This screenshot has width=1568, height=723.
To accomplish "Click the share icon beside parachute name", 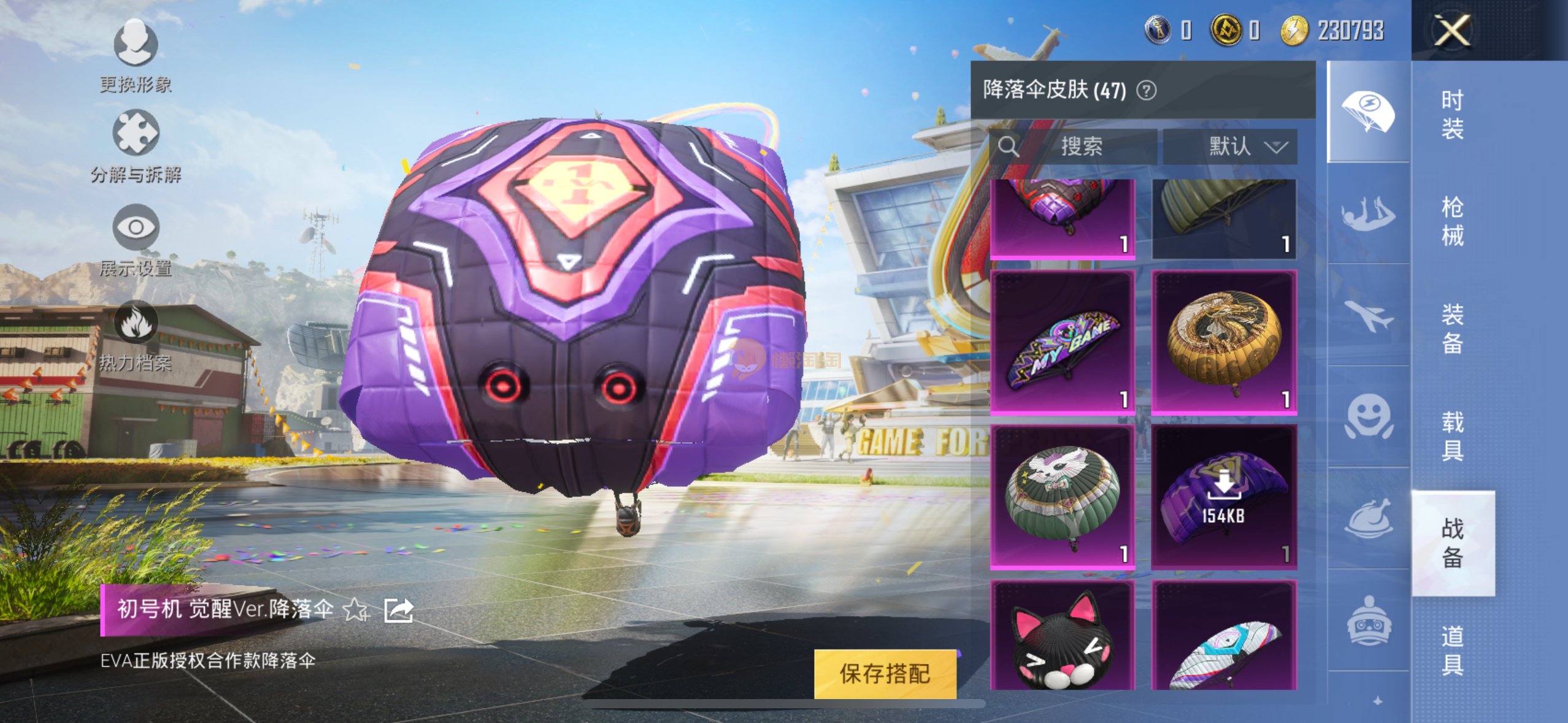I will pos(399,610).
